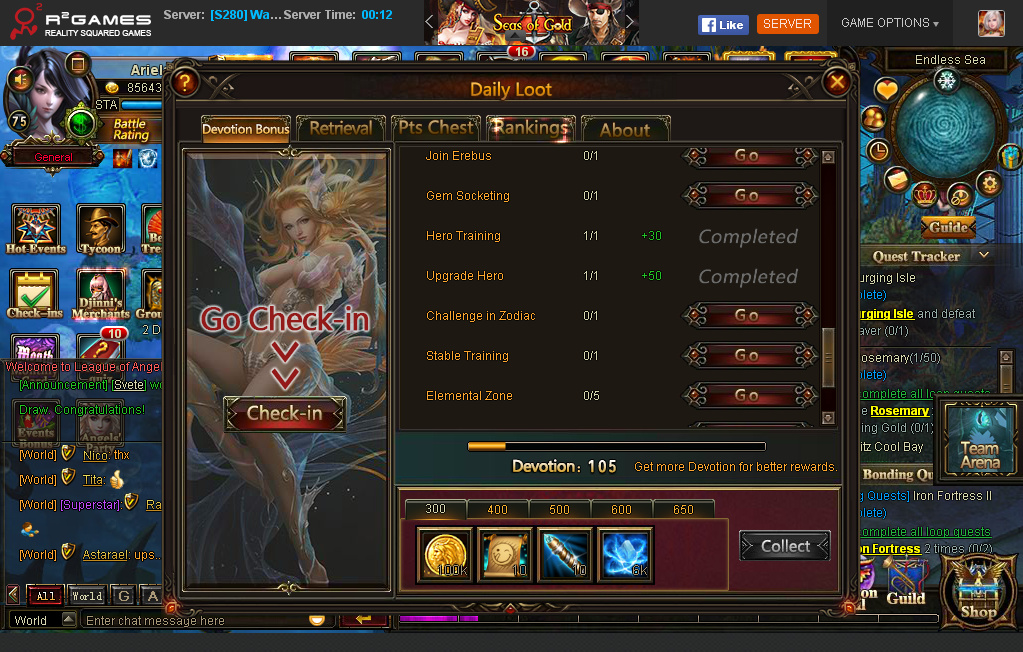Go to Elemental Zone activity

click(x=747, y=396)
